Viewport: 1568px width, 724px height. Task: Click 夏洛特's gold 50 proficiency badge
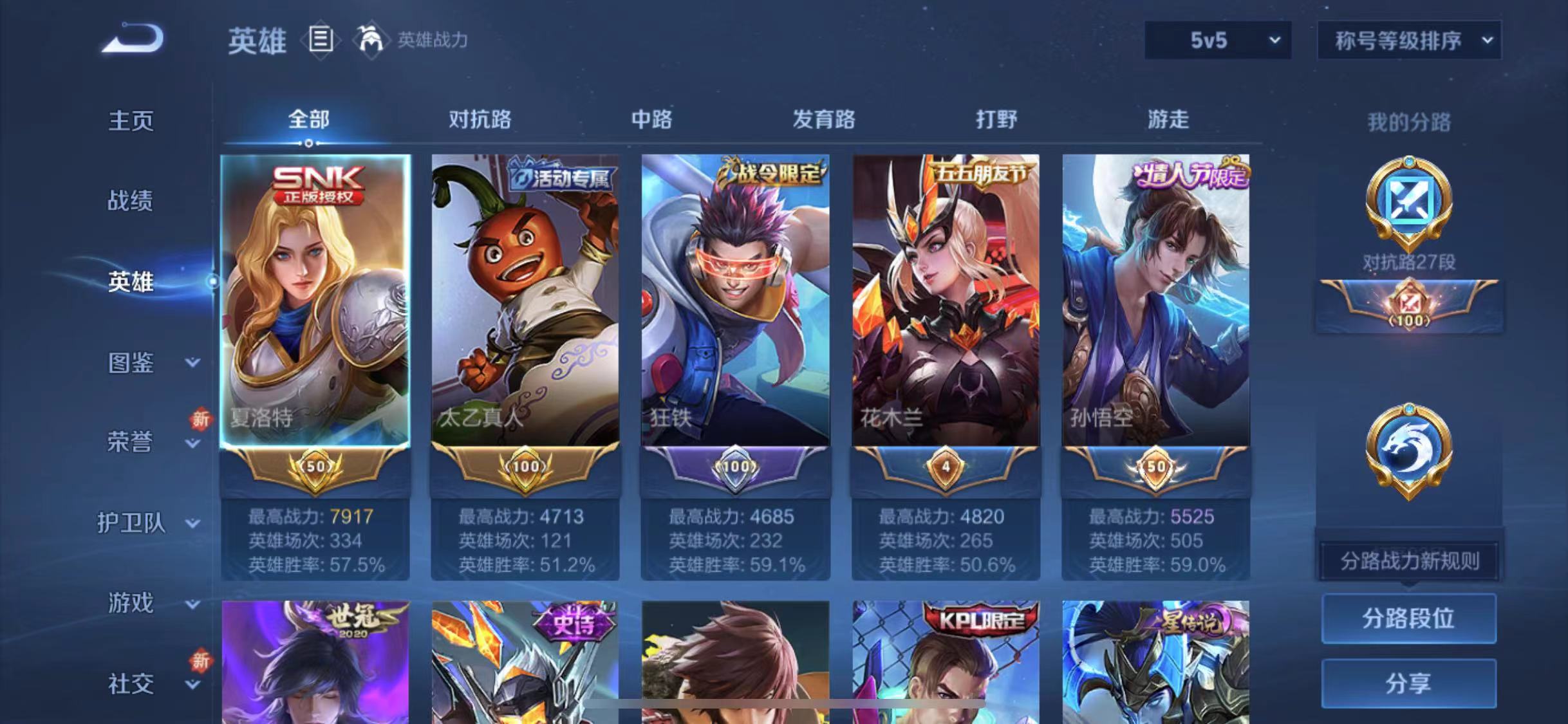(x=315, y=467)
